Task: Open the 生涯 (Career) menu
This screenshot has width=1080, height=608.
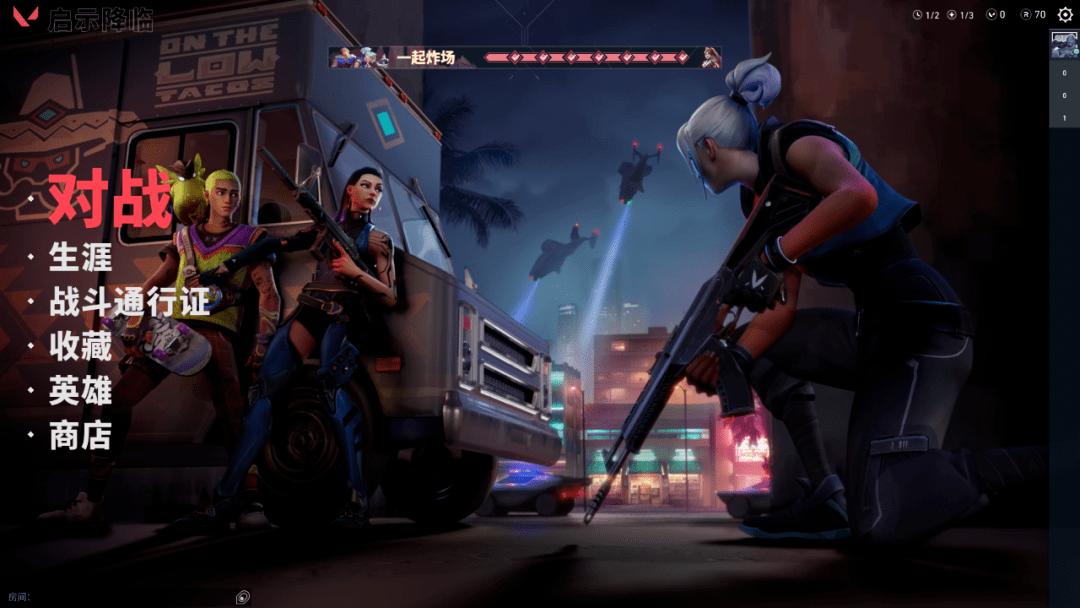Action: tap(80, 258)
